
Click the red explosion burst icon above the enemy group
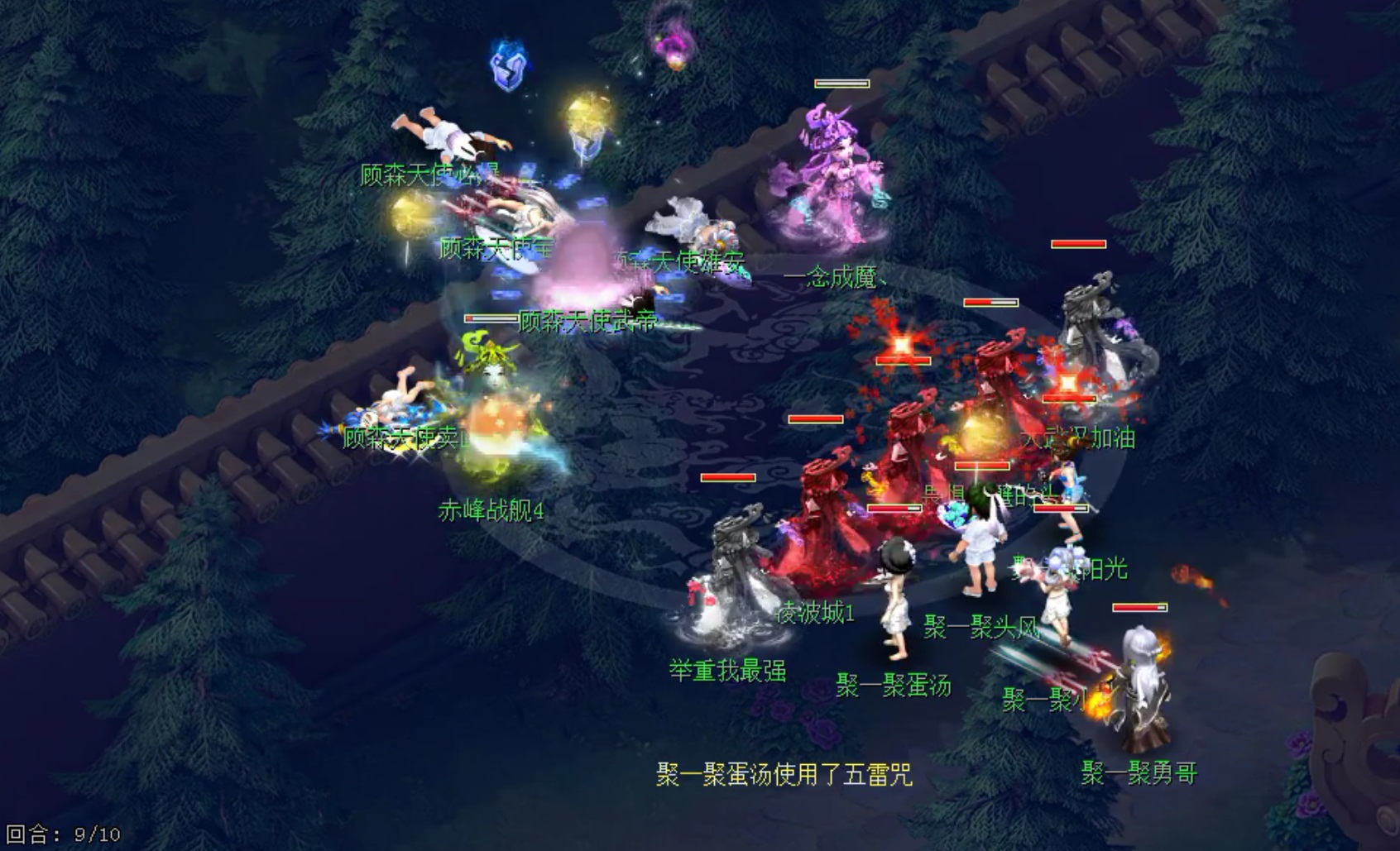[x=902, y=347]
